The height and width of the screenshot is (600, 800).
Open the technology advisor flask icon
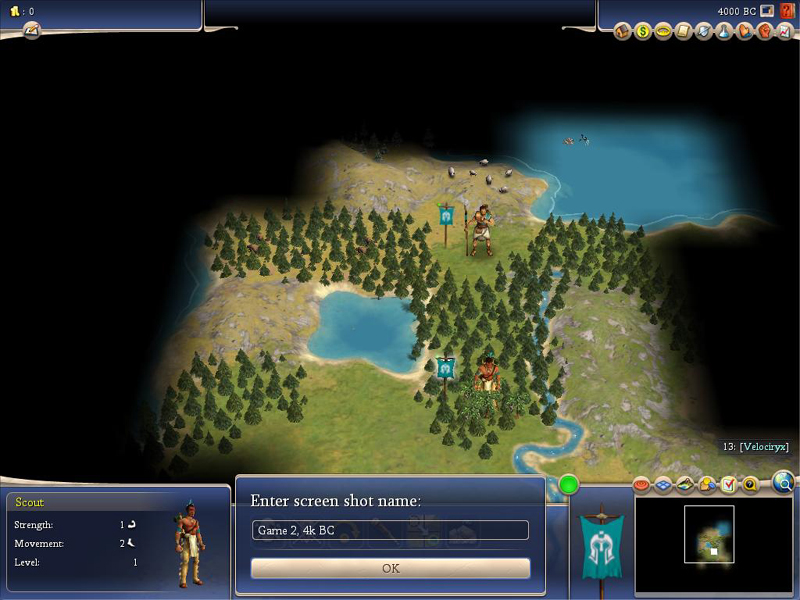click(x=721, y=32)
